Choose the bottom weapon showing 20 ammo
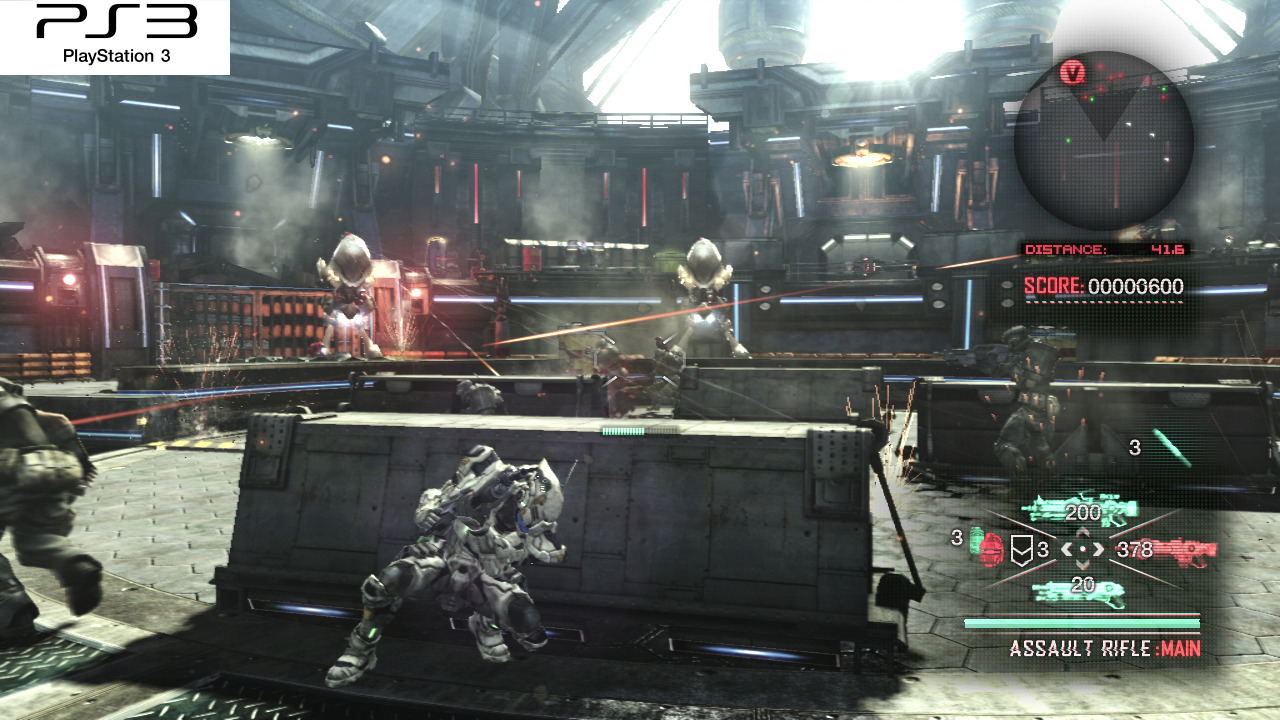1280x720 pixels. (1080, 590)
